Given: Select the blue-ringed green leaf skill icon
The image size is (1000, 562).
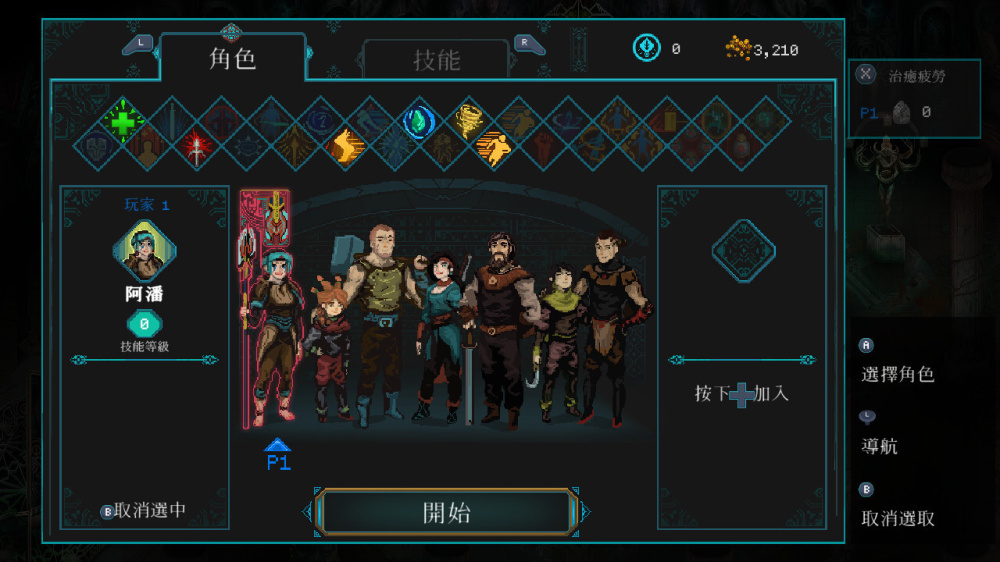Looking at the screenshot, I should [x=418, y=121].
